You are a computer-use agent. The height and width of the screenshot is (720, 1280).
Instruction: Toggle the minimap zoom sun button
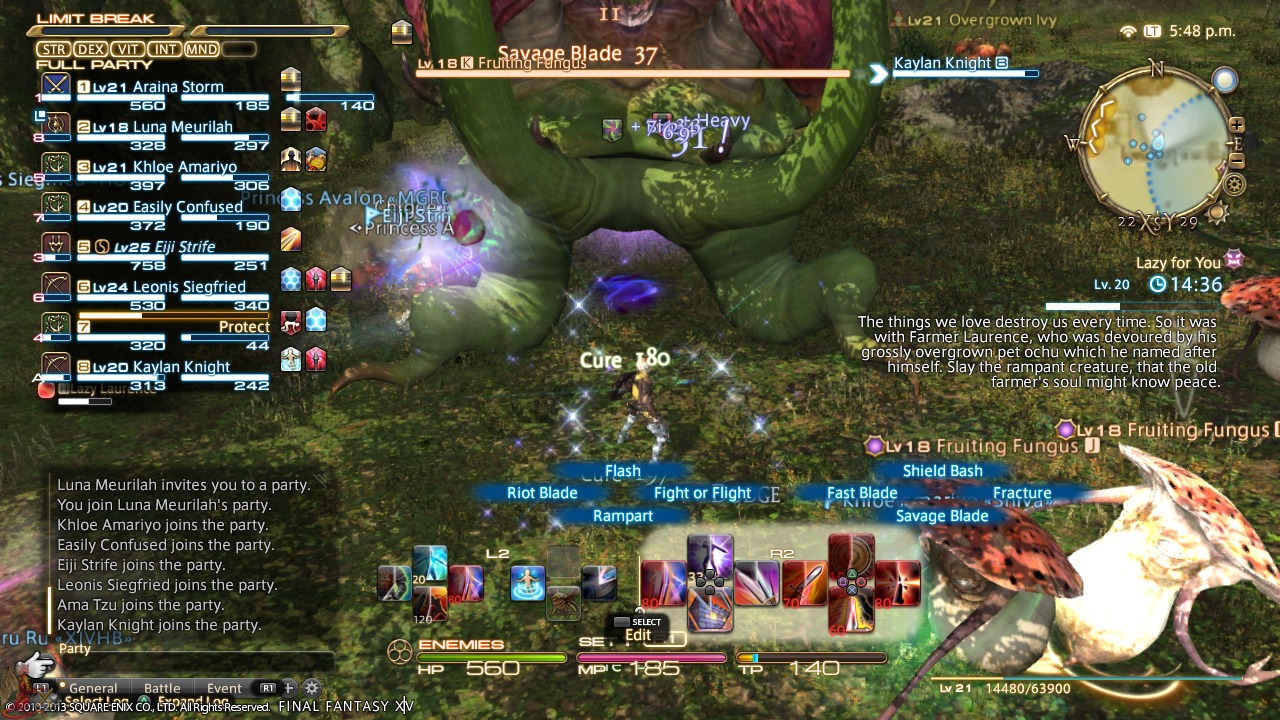coord(1218,211)
